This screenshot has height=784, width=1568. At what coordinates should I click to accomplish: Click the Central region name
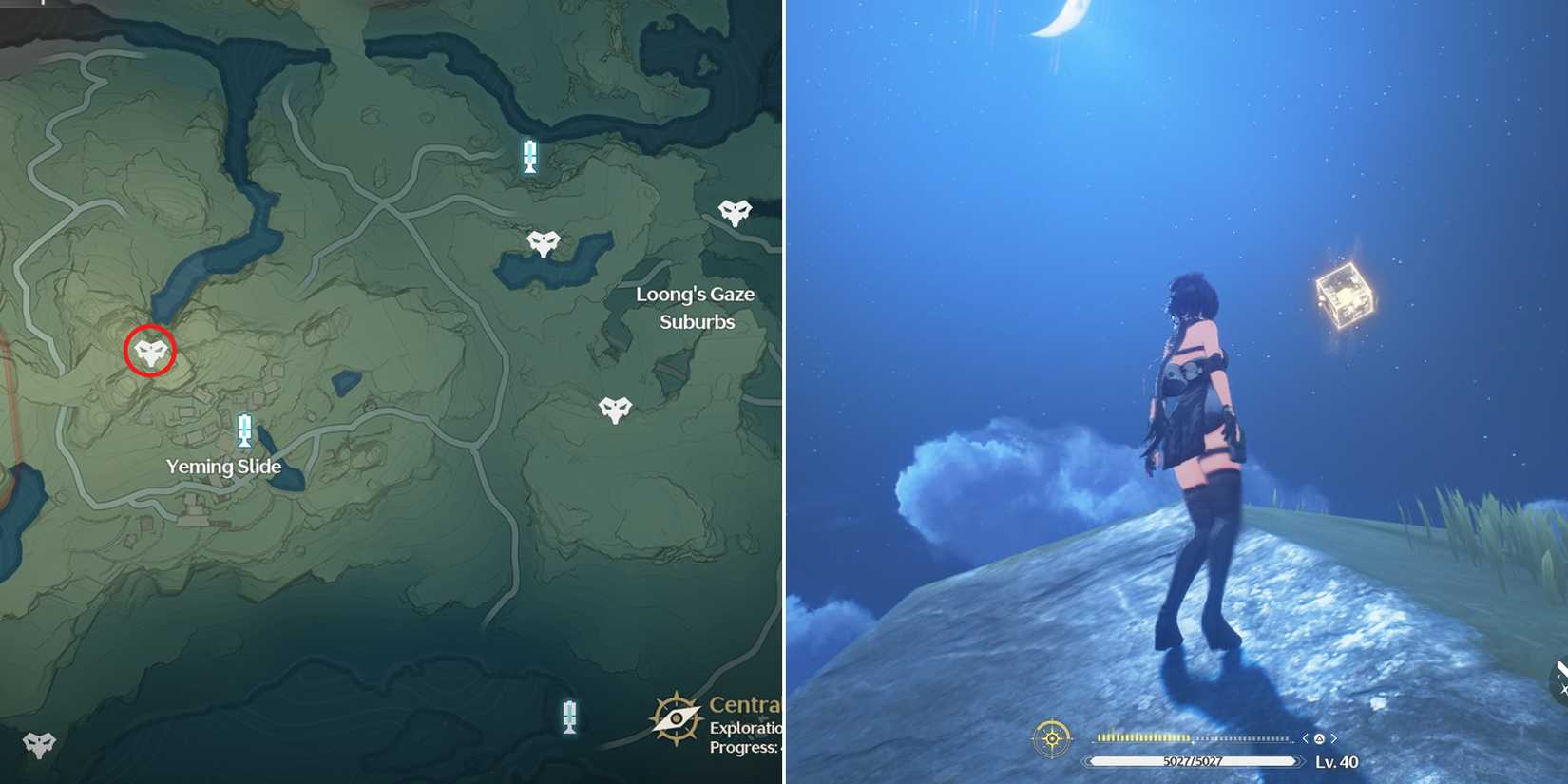[744, 705]
